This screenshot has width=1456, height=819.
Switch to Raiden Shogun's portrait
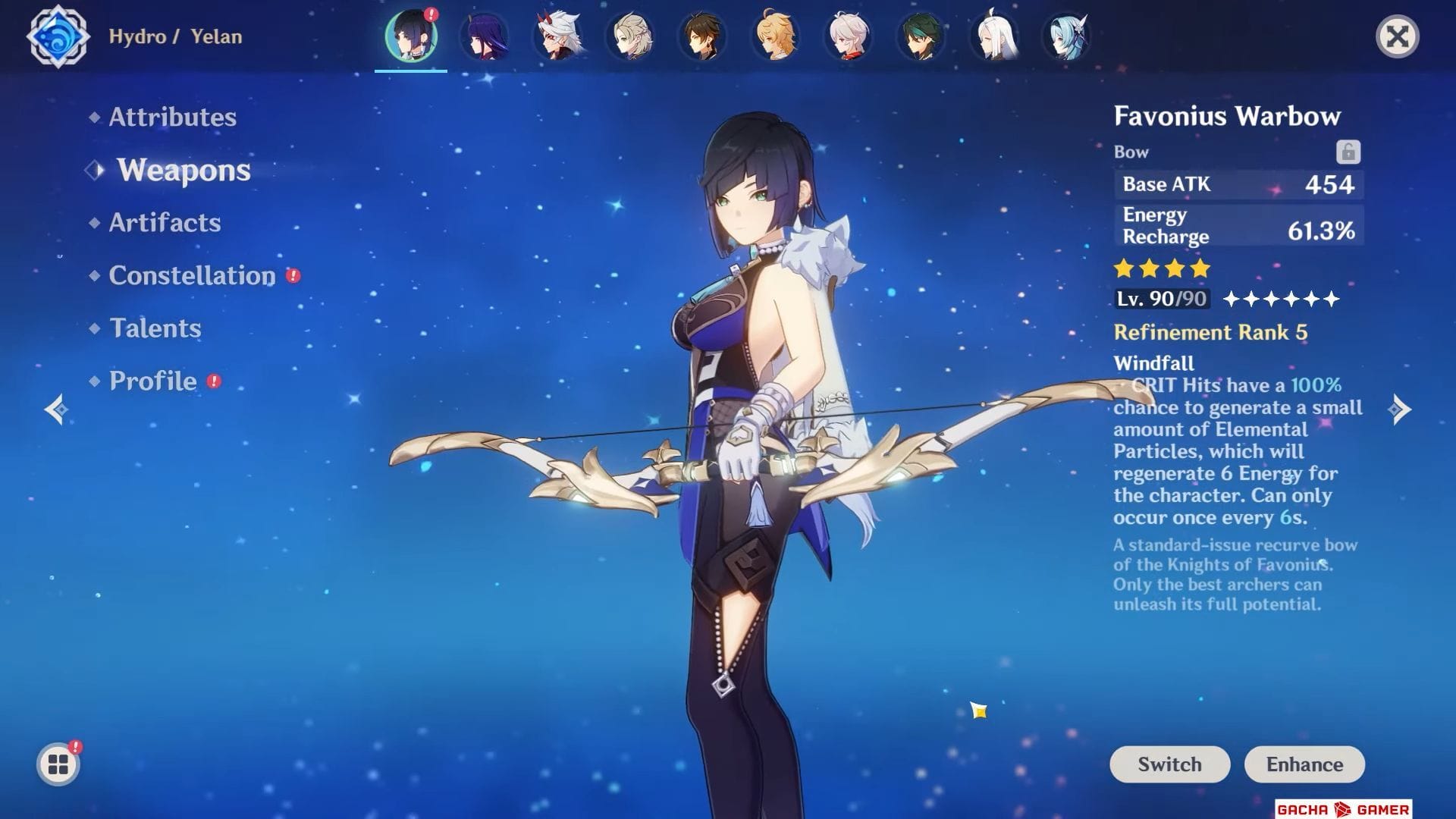[x=485, y=38]
